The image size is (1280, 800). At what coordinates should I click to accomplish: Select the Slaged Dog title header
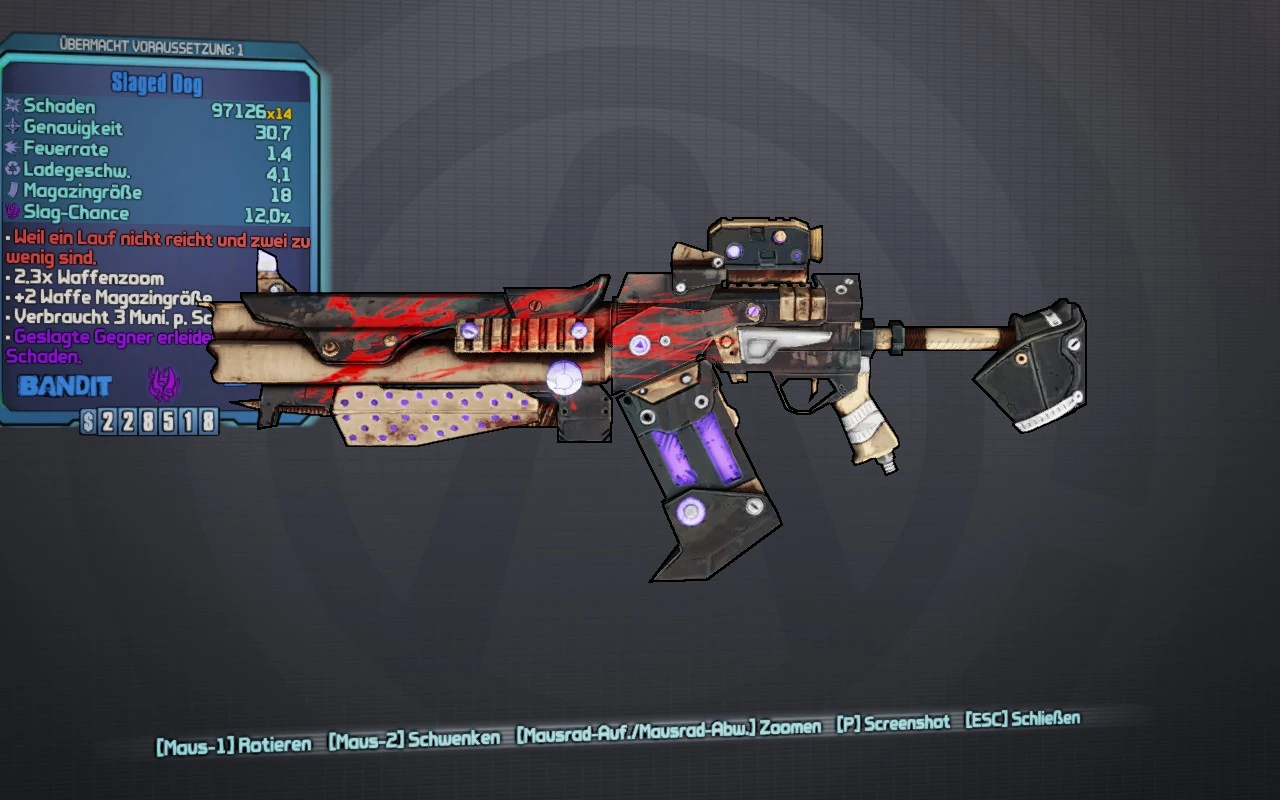pyautogui.click(x=156, y=84)
